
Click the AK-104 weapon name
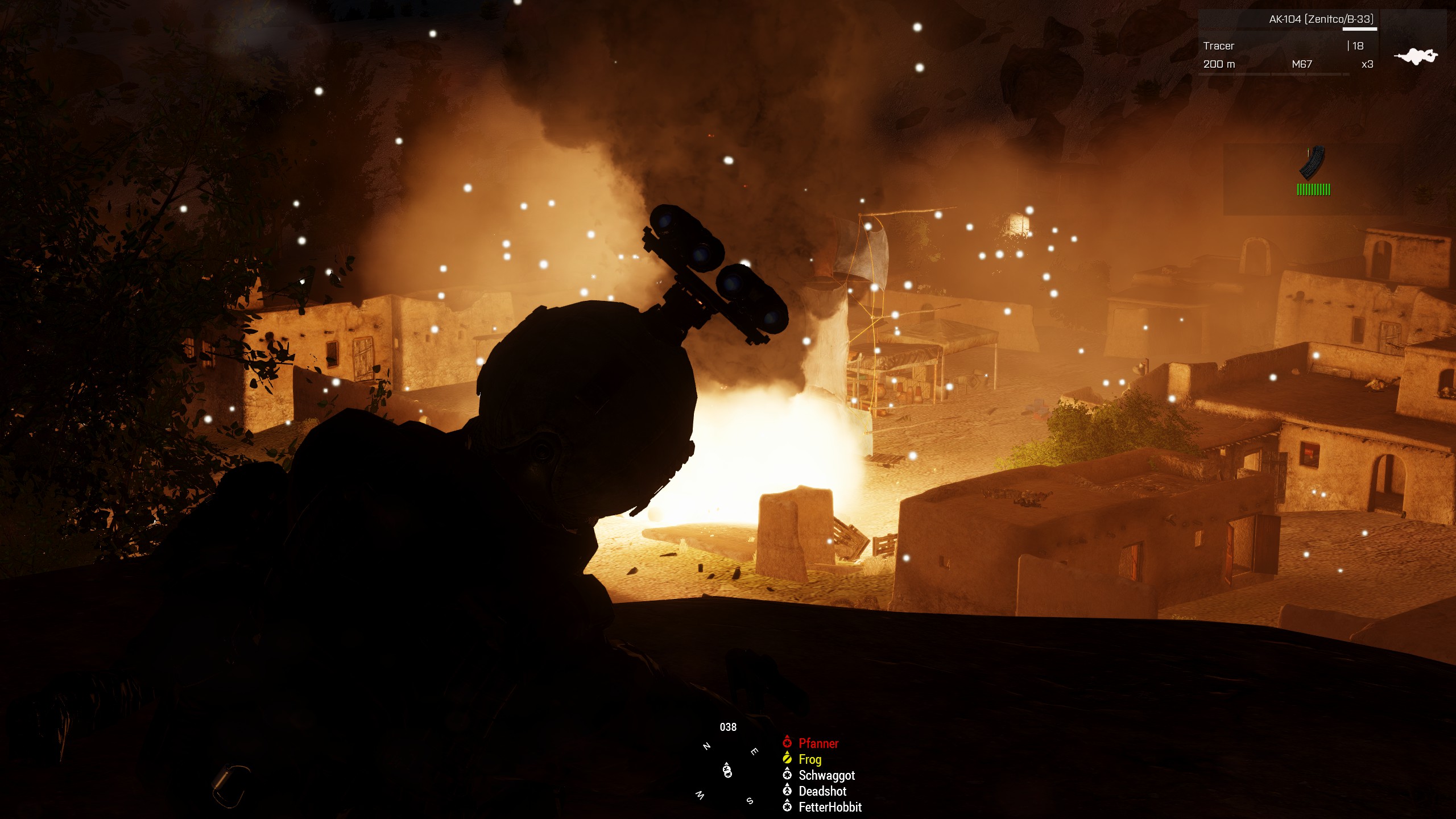tap(1321, 19)
